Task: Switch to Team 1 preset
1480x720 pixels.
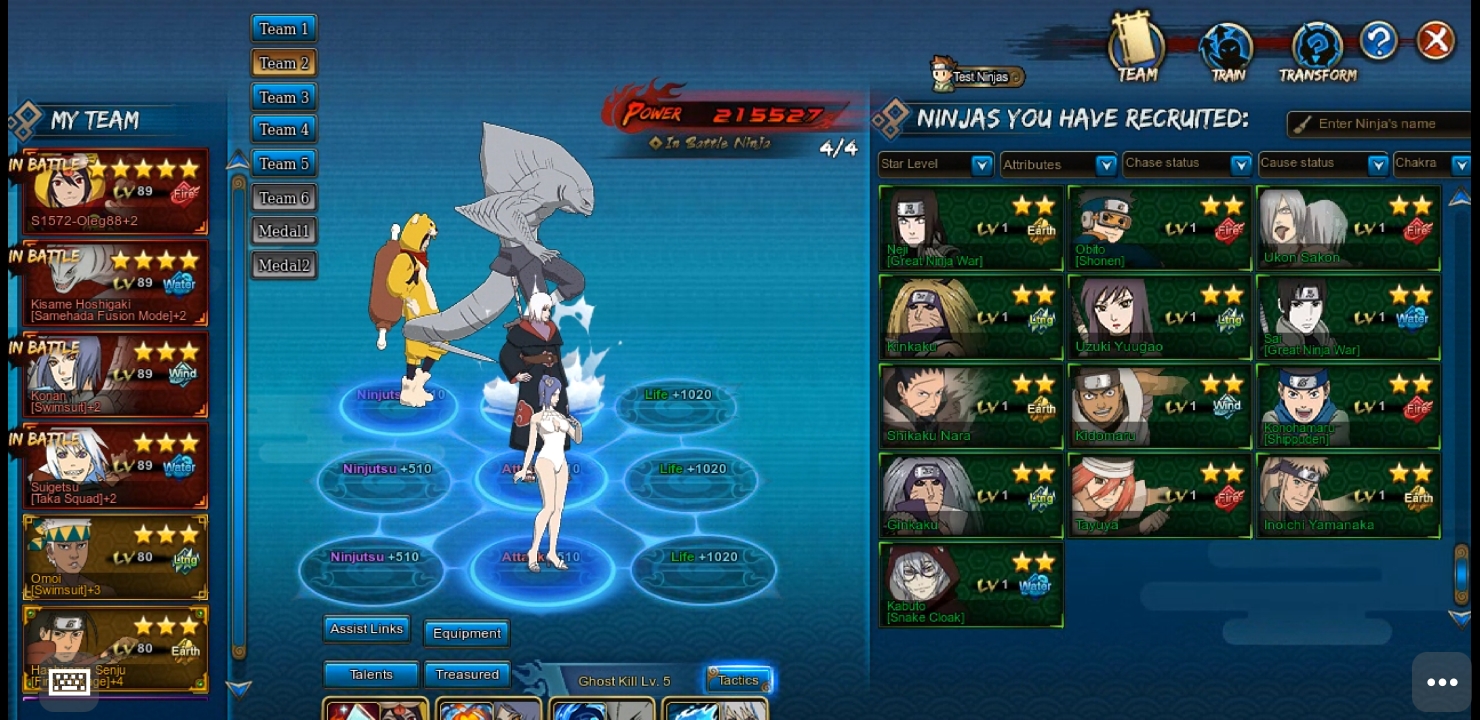Action: click(x=284, y=29)
